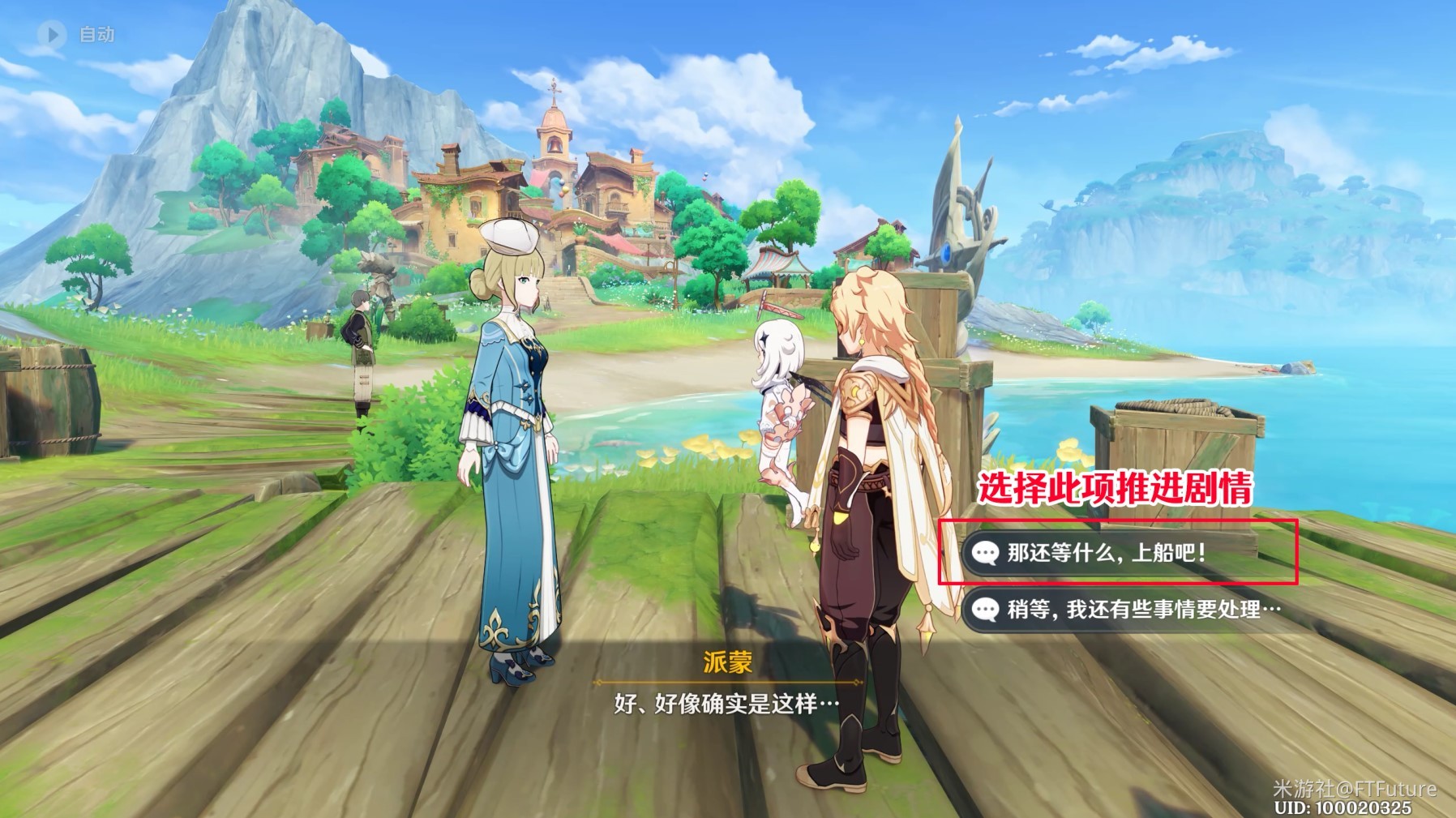Screen dimensions: 1456x818
Task: Click the auto-play triangle icon top-left
Action: click(x=53, y=33)
